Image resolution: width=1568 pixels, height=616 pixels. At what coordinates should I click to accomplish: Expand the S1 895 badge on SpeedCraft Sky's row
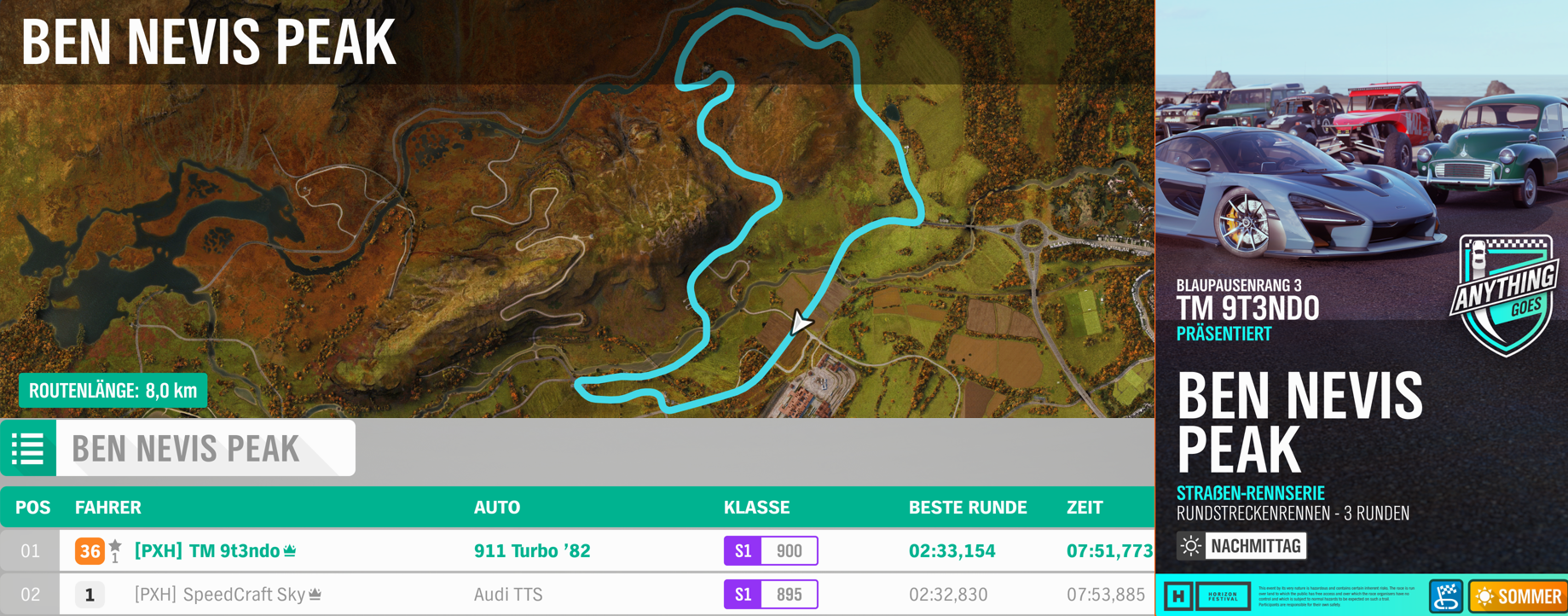[x=770, y=595]
